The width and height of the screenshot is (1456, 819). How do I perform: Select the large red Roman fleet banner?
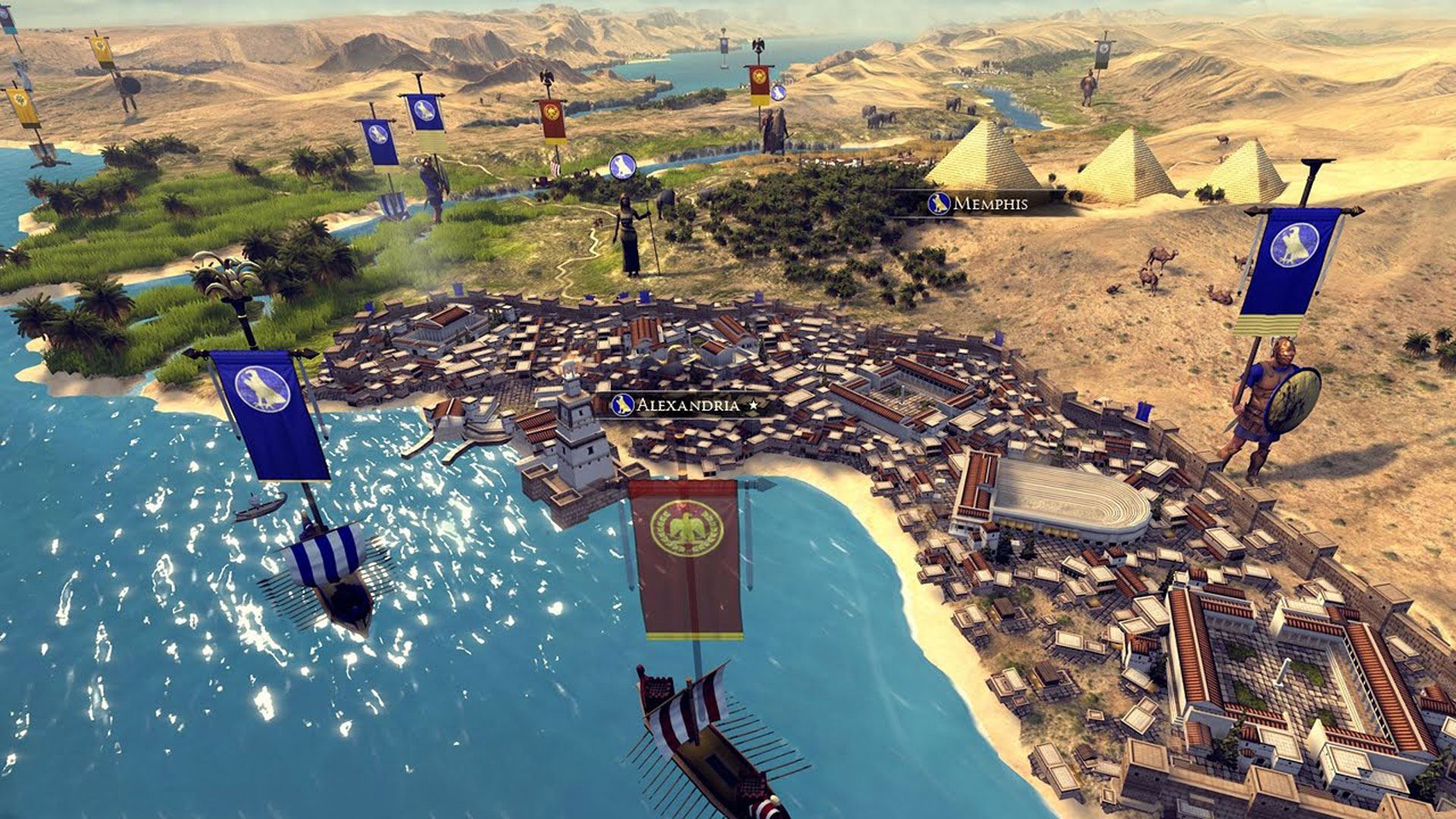686,557
